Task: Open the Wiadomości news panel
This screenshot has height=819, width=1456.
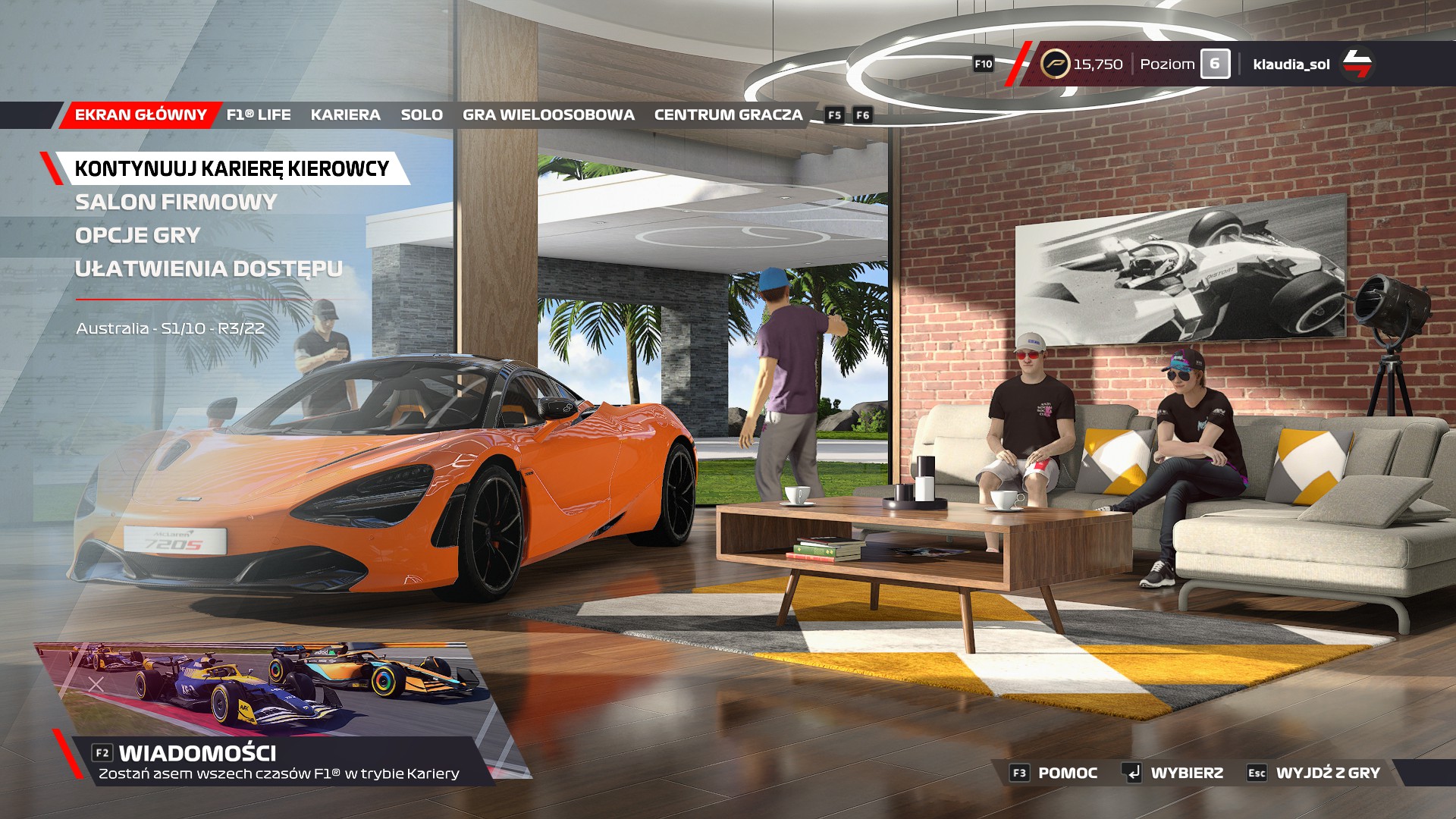Action: 197,753
